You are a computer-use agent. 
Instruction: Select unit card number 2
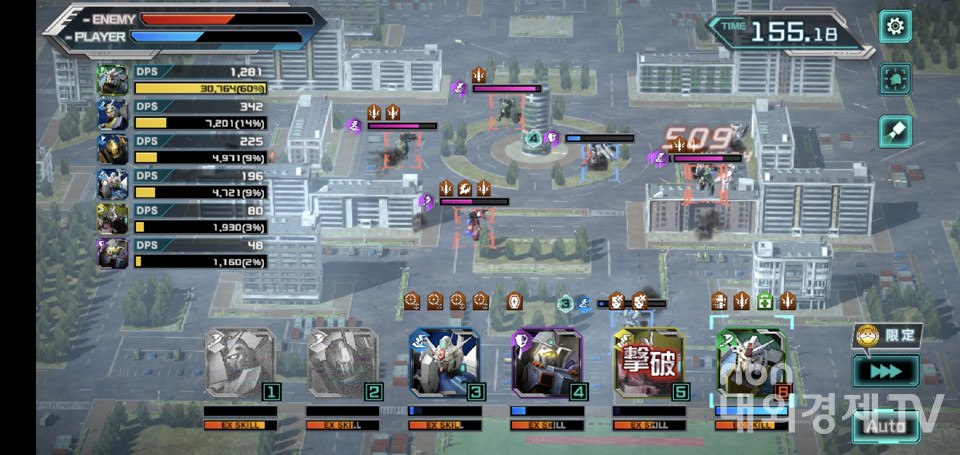point(343,364)
